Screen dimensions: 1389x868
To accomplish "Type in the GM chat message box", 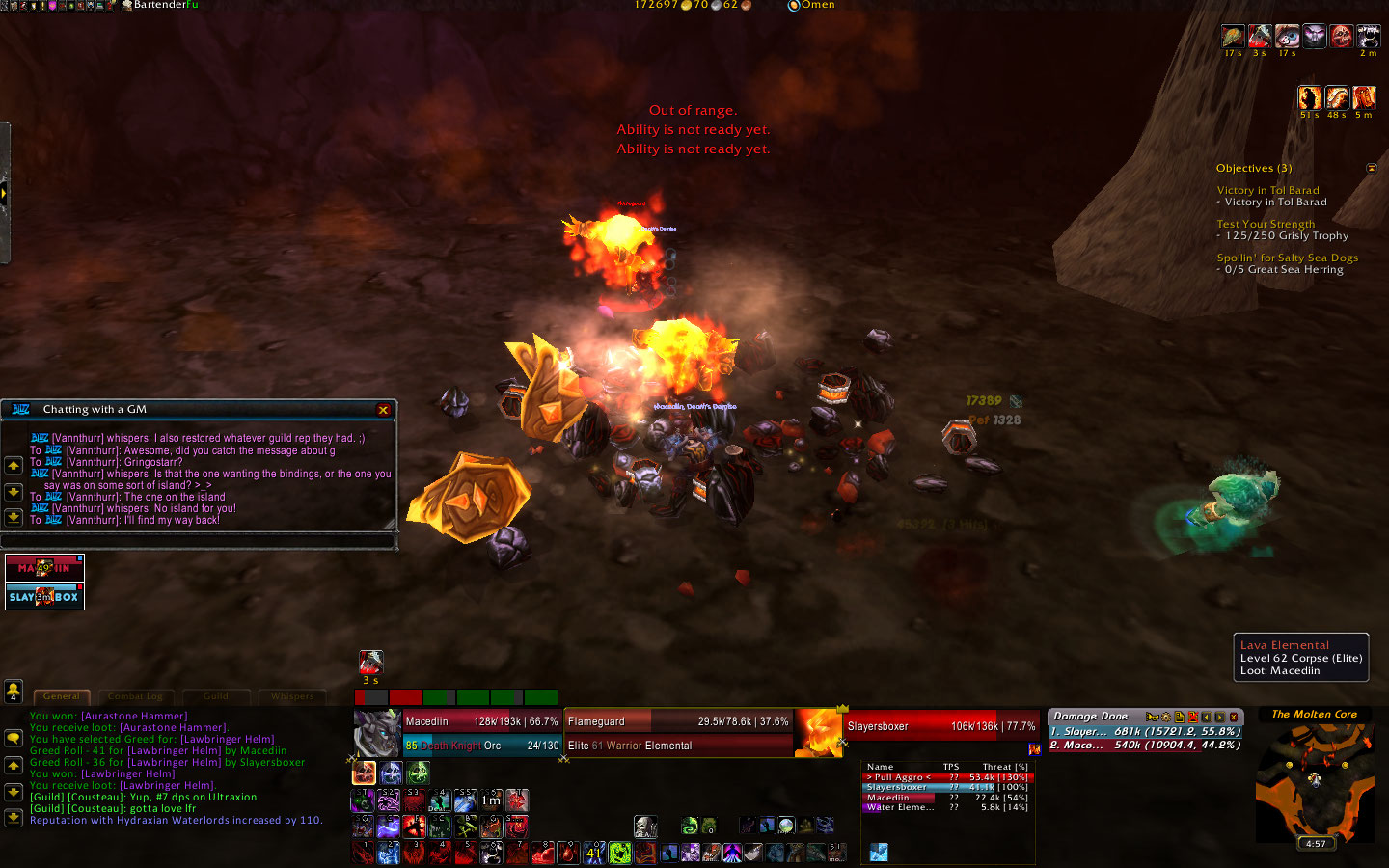I will [x=198, y=541].
